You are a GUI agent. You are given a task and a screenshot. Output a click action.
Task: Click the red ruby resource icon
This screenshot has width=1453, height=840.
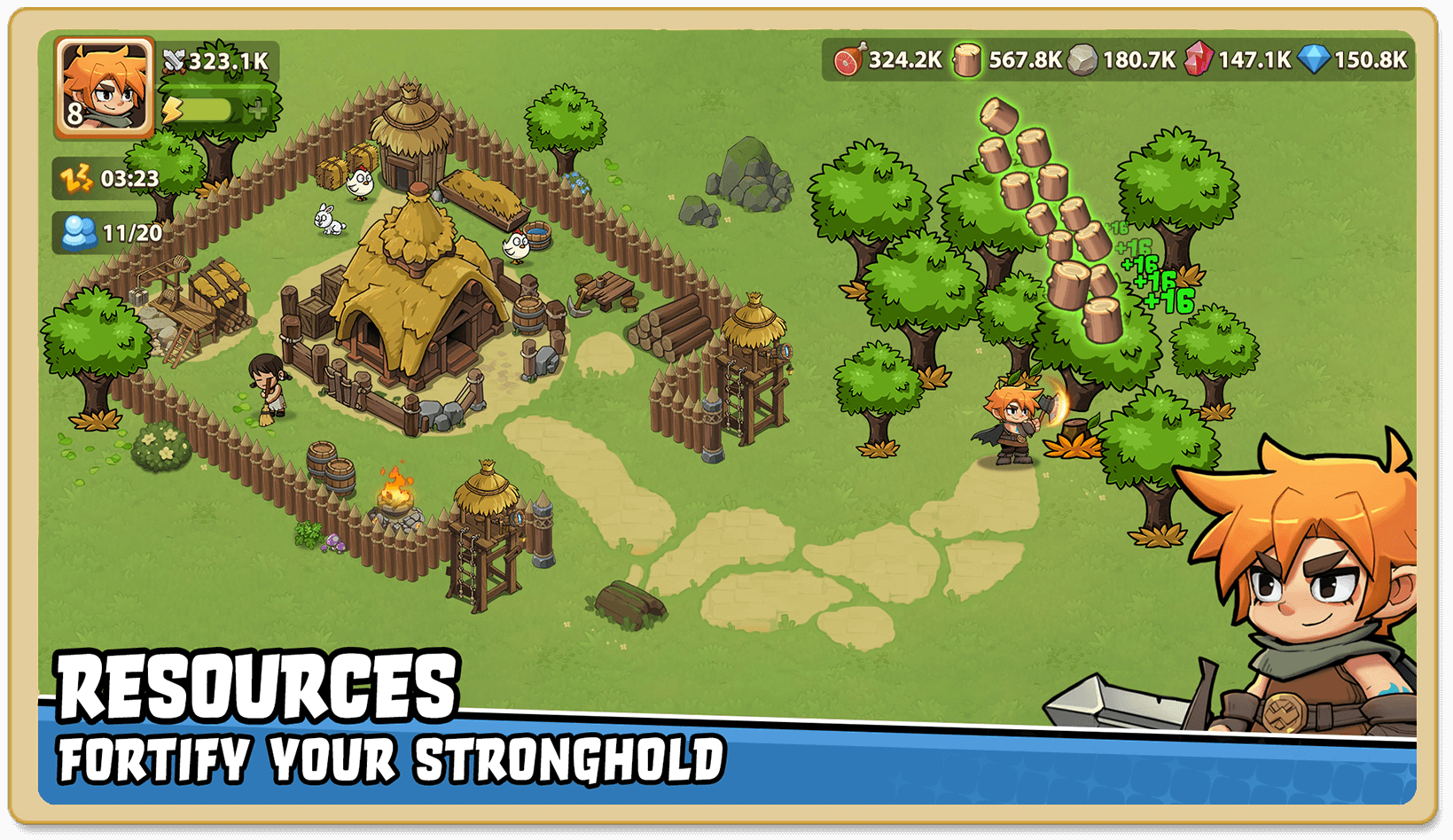pos(1198,59)
